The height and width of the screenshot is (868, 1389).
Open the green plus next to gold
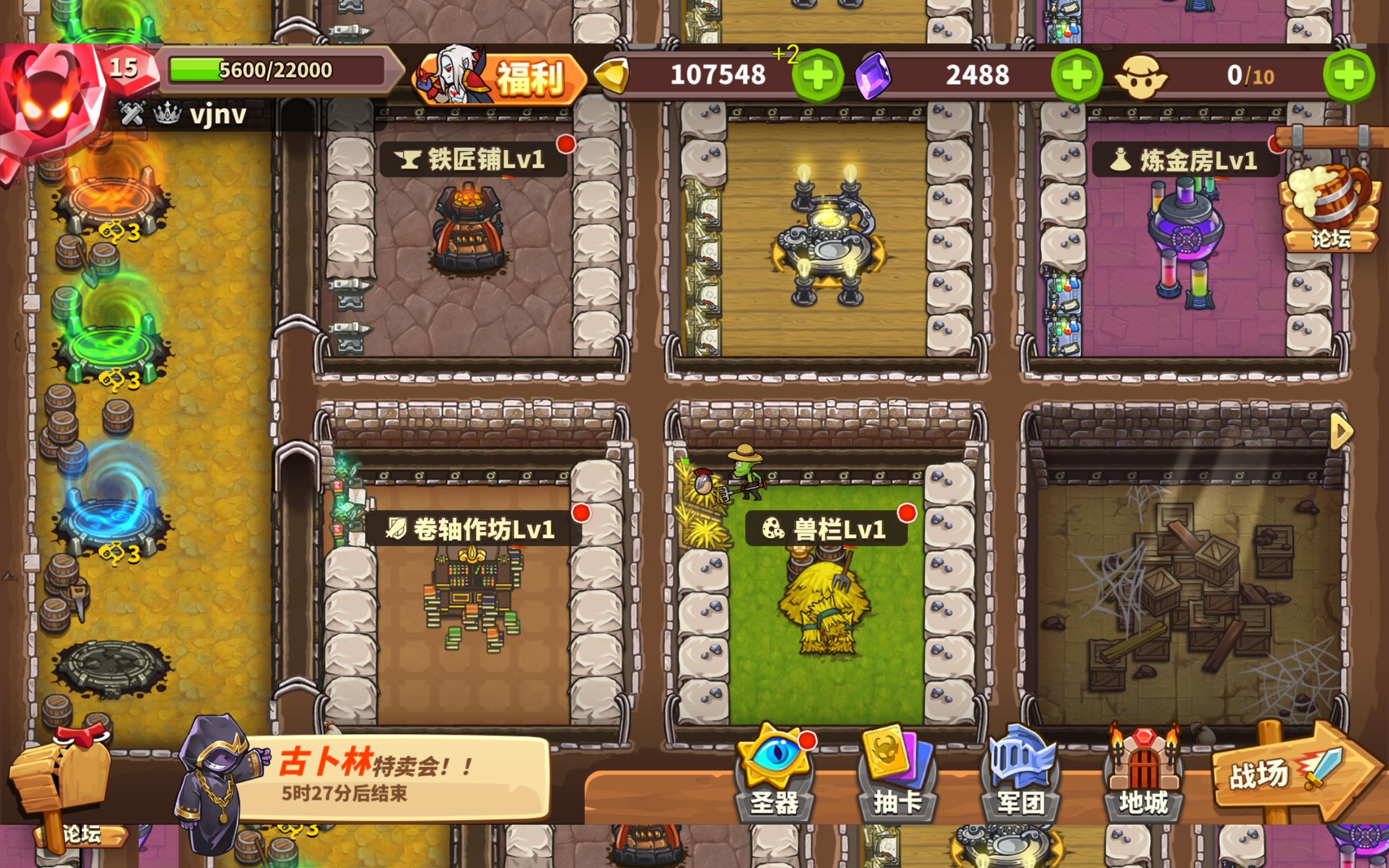click(817, 75)
